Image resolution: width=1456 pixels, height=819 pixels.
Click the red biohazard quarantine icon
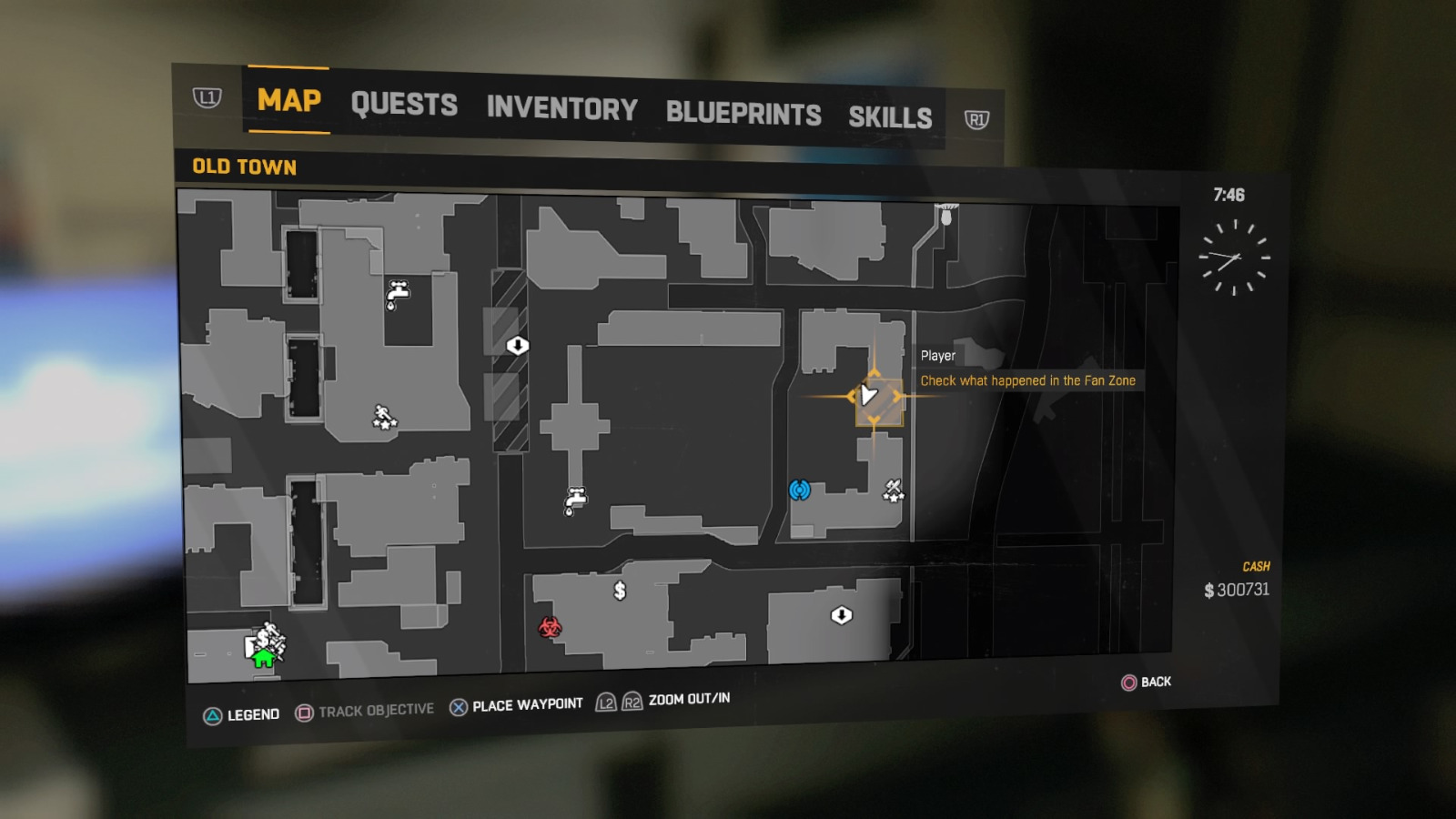[x=548, y=628]
